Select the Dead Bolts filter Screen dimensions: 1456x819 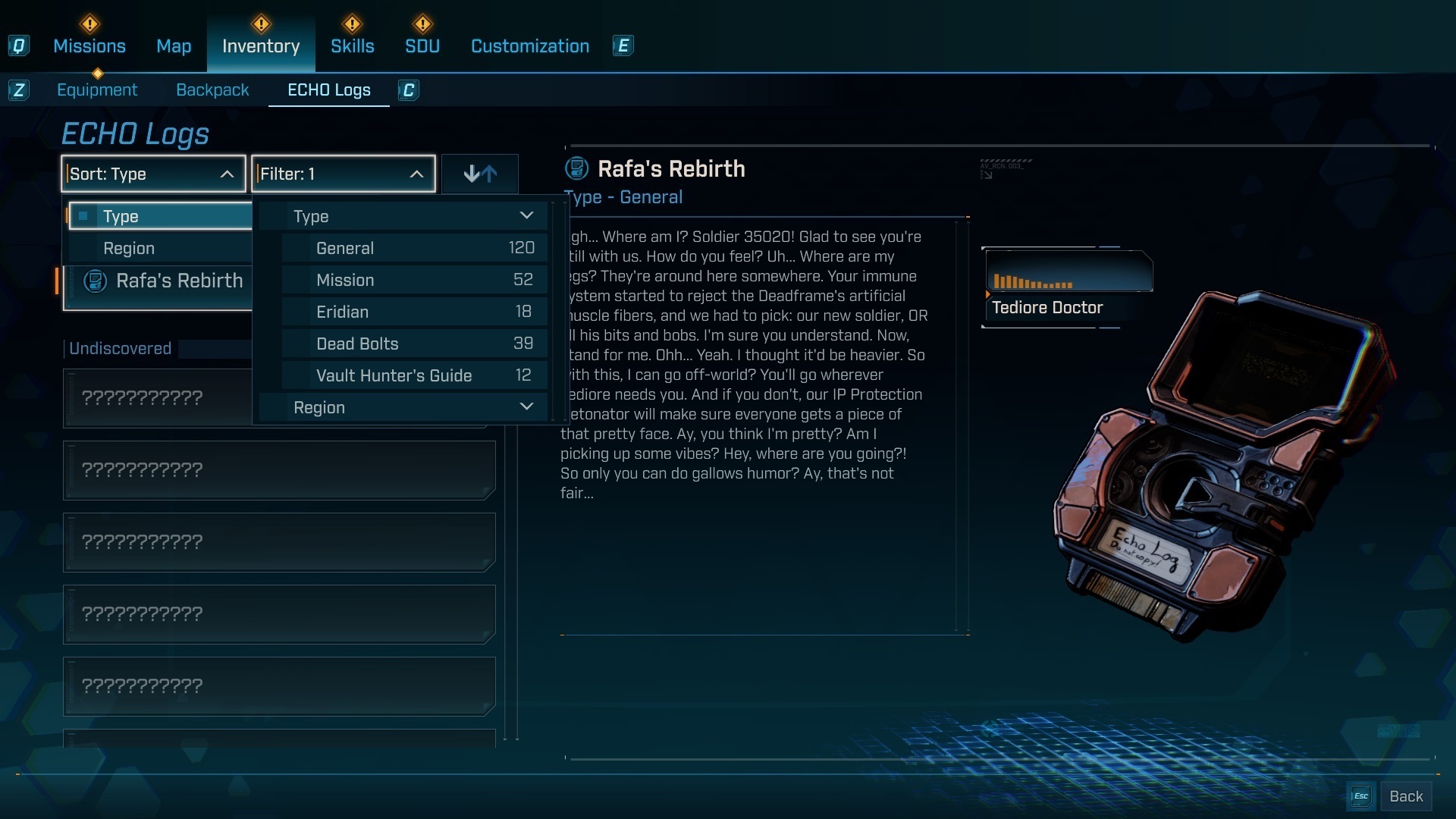click(x=414, y=344)
